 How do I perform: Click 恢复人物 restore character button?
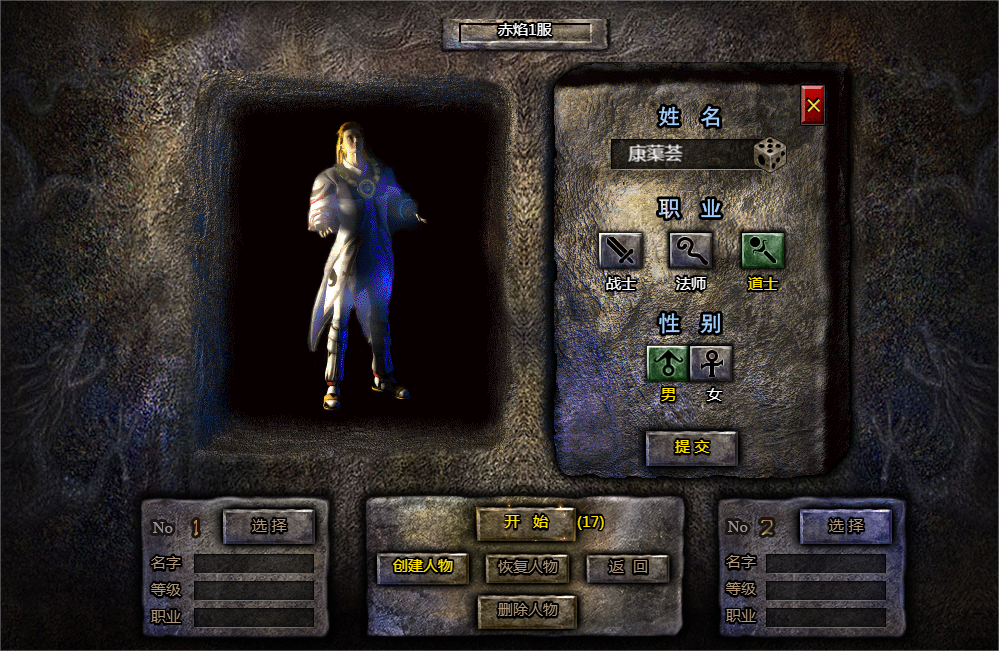(x=527, y=568)
